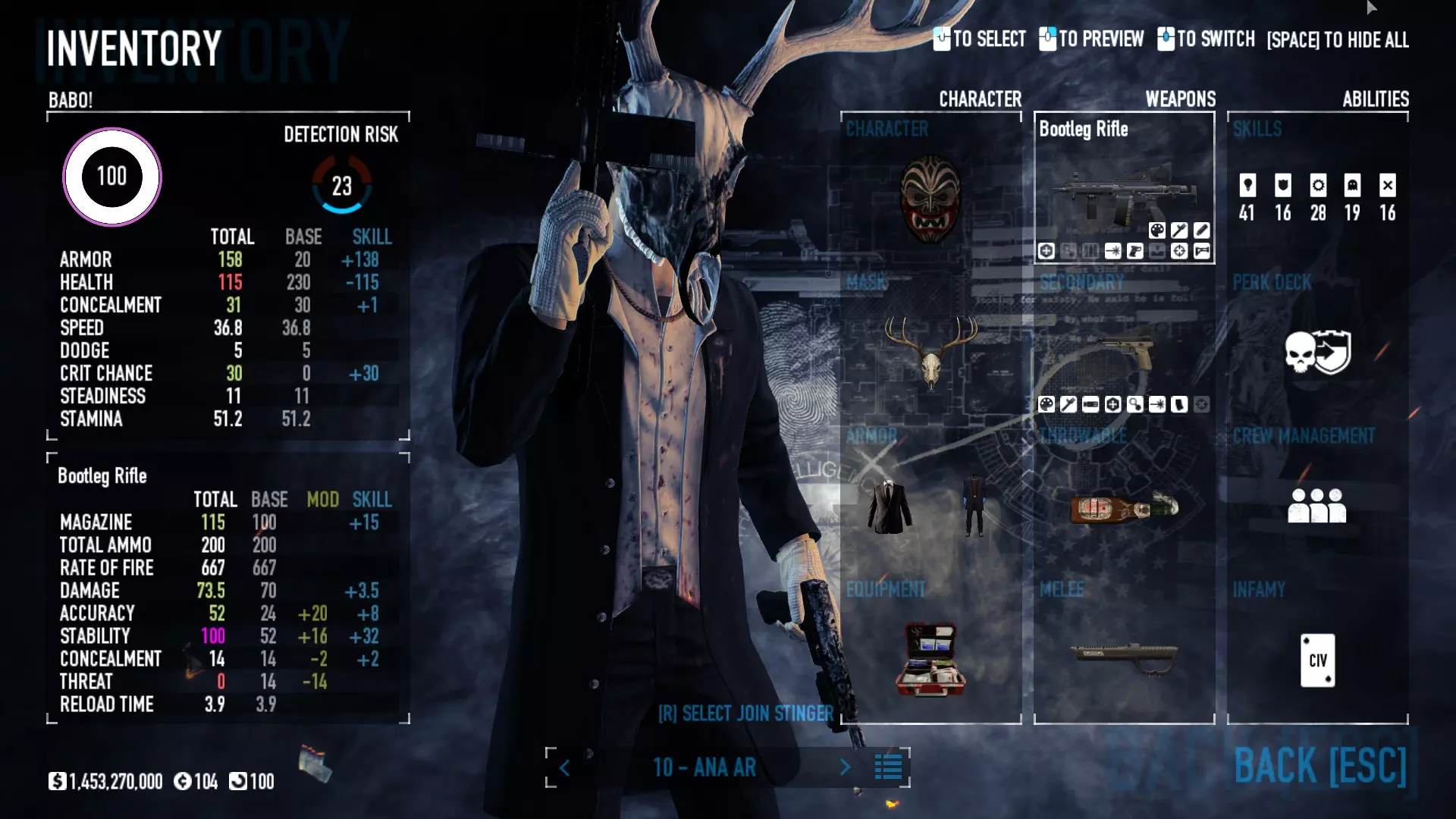Open the Skills panel
This screenshot has width=1456, height=819.
coord(1317,196)
